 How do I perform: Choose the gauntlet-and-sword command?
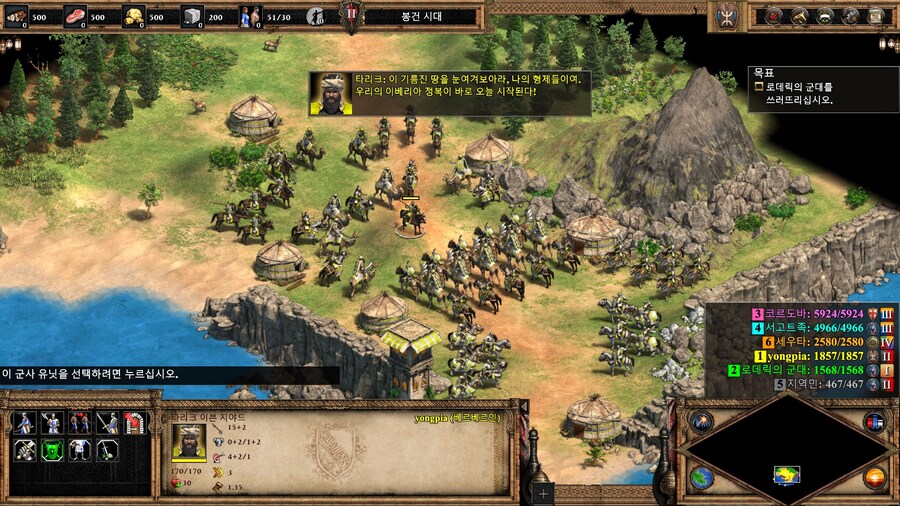coord(25,449)
